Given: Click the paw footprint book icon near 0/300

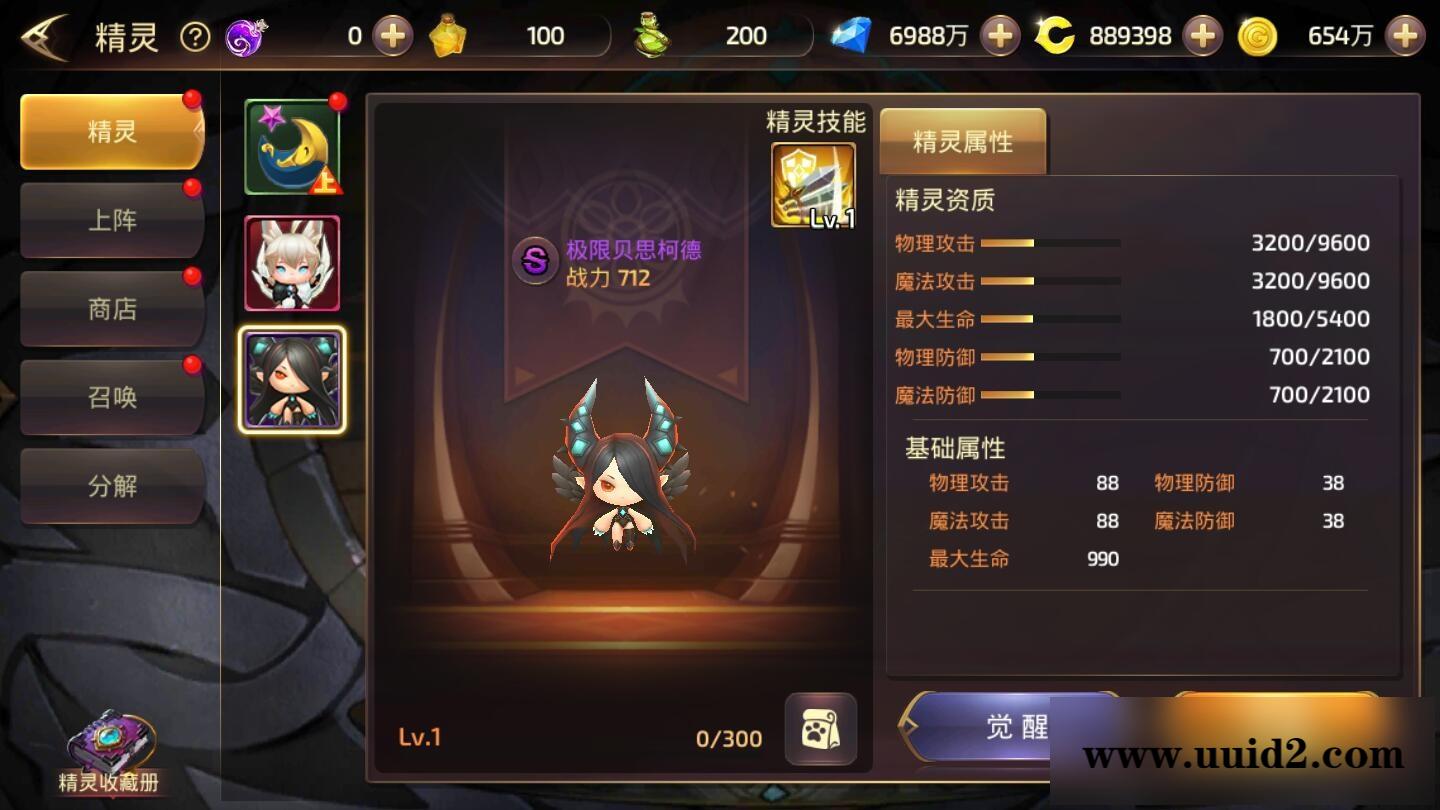Looking at the screenshot, I should [x=822, y=732].
